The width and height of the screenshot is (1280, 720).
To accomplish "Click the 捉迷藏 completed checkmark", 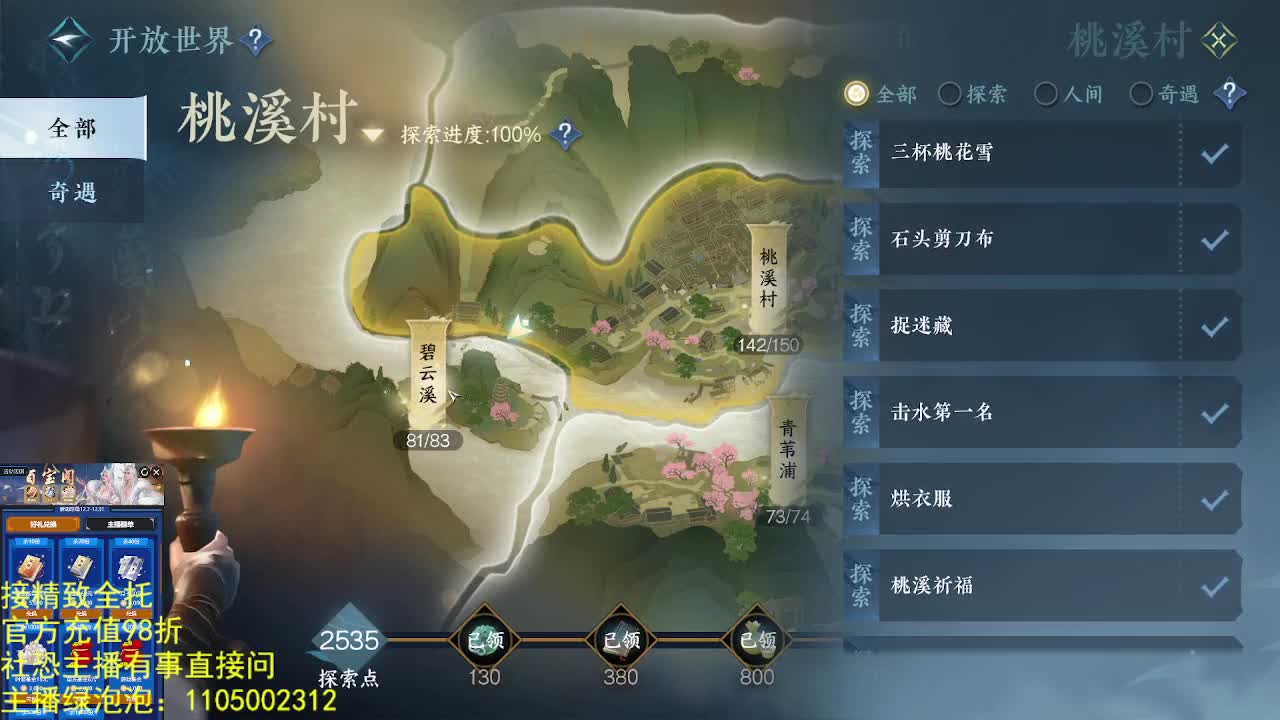I will point(1215,326).
